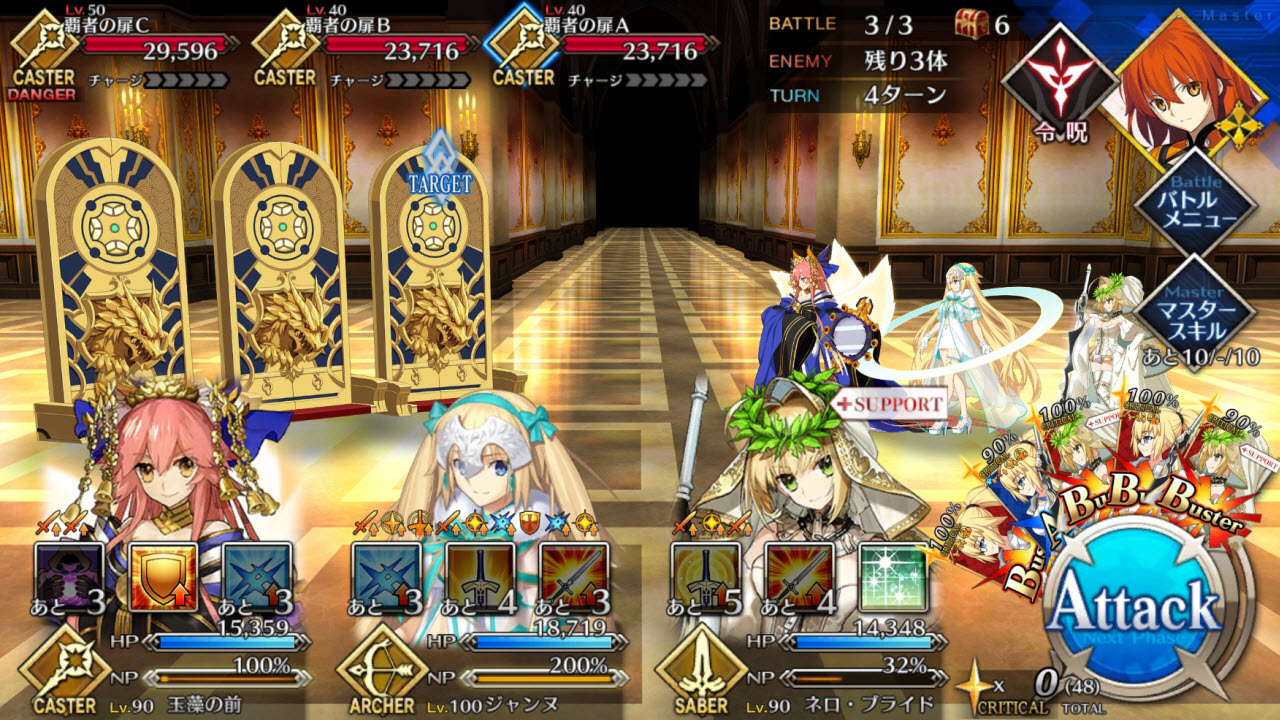
Task: Select Tamamo's purple hooded figure skill
Action: click(x=69, y=577)
